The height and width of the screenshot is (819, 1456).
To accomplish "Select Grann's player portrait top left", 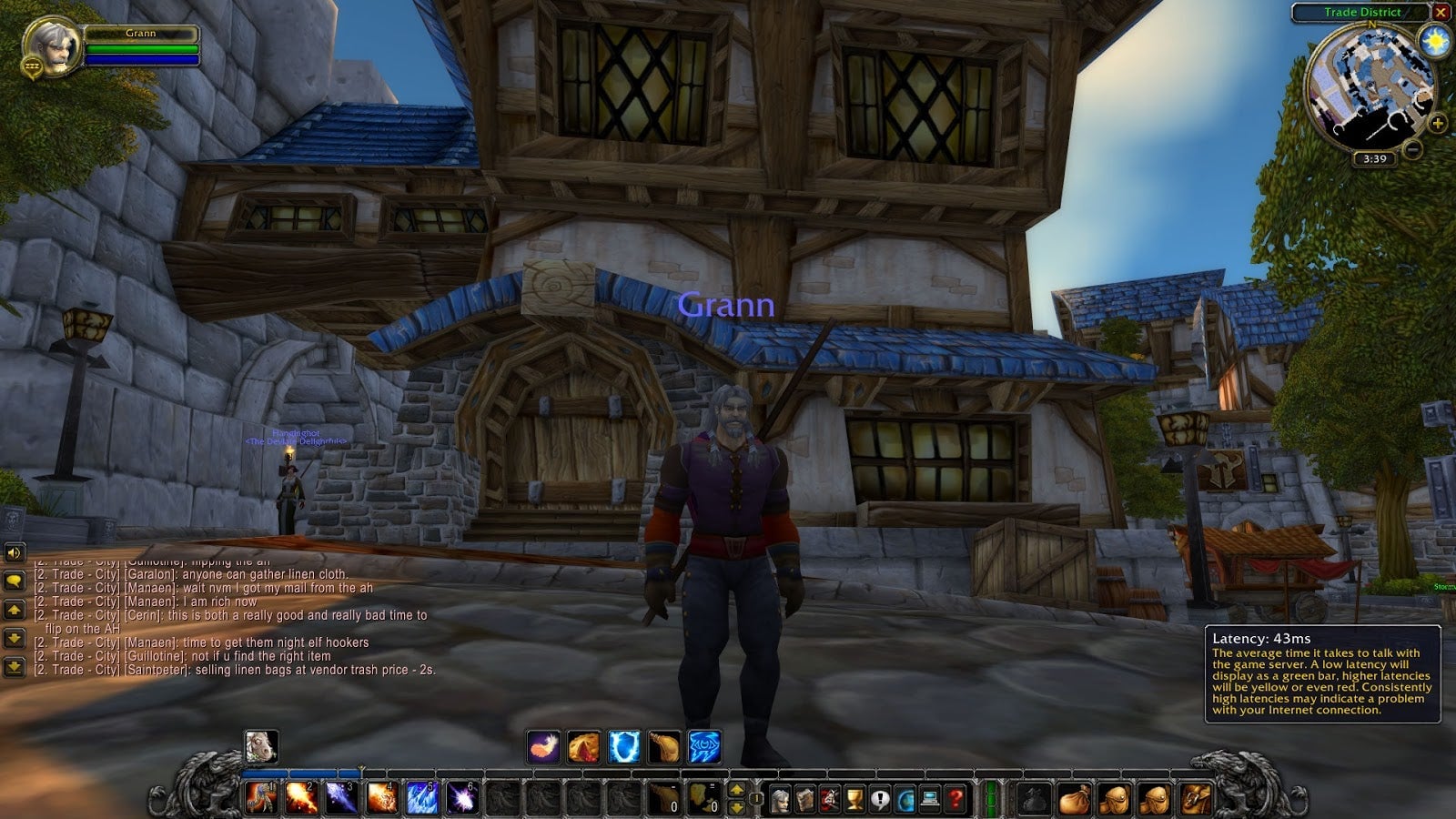I will tap(52, 40).
